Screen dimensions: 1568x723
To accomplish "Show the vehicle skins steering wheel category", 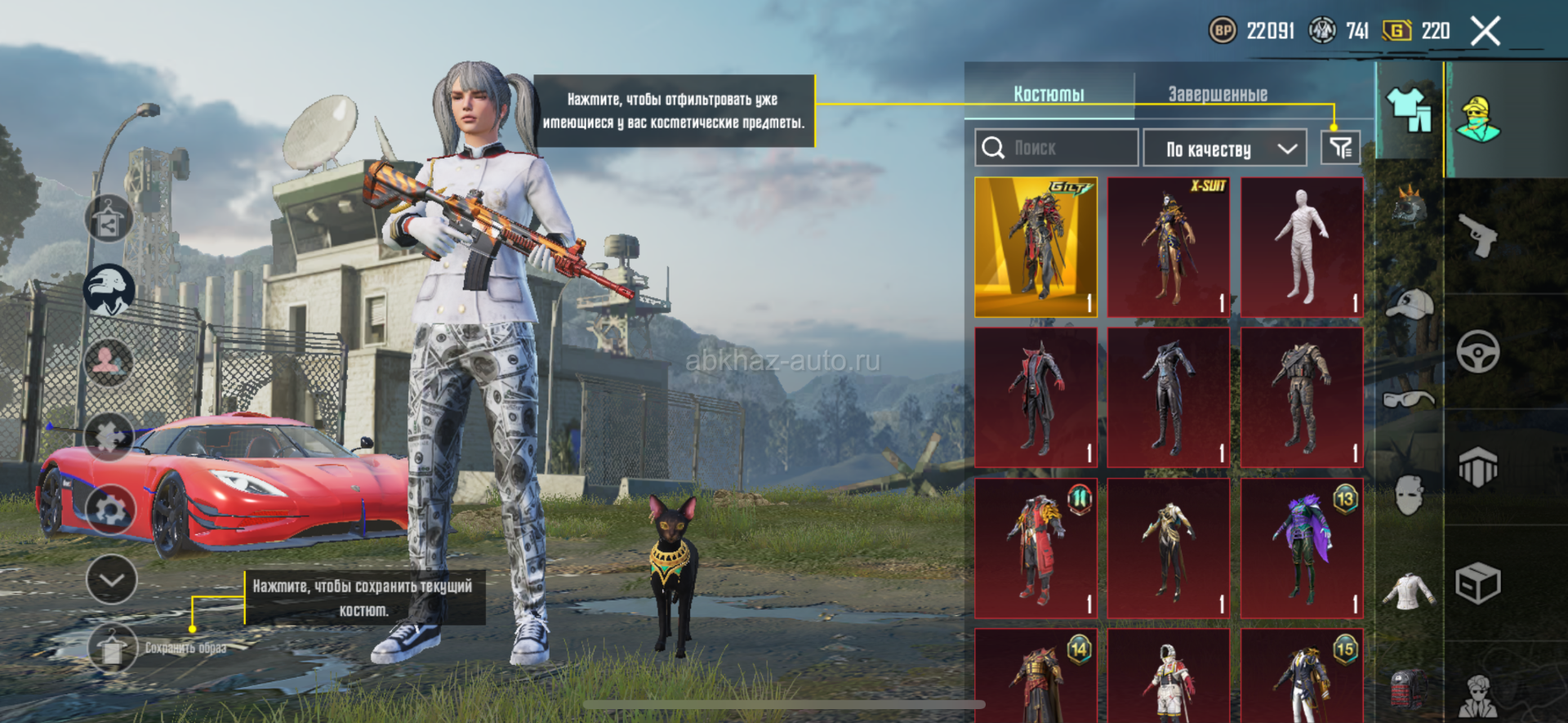I will (1477, 352).
